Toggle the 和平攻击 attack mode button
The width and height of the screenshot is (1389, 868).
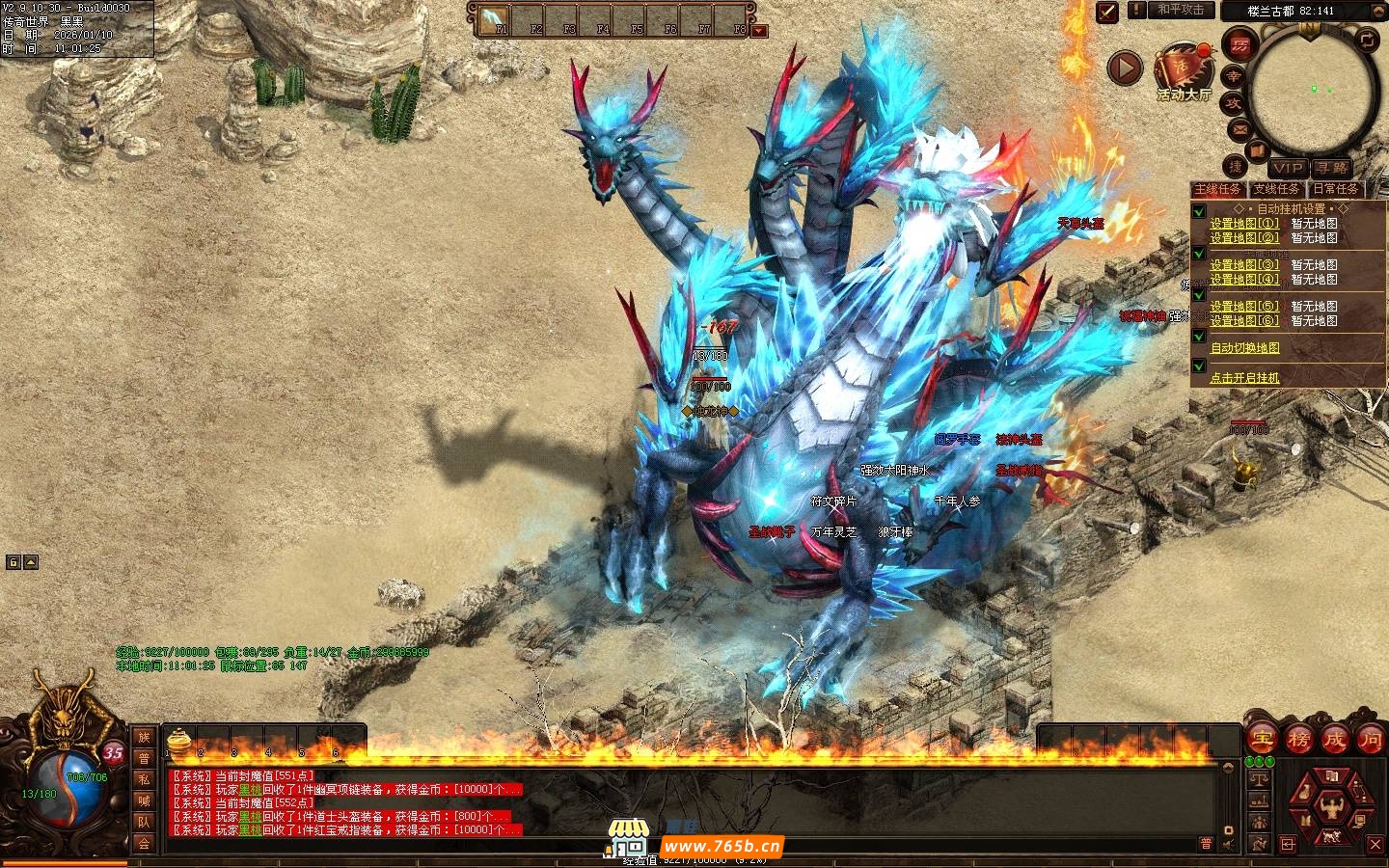(x=1181, y=10)
